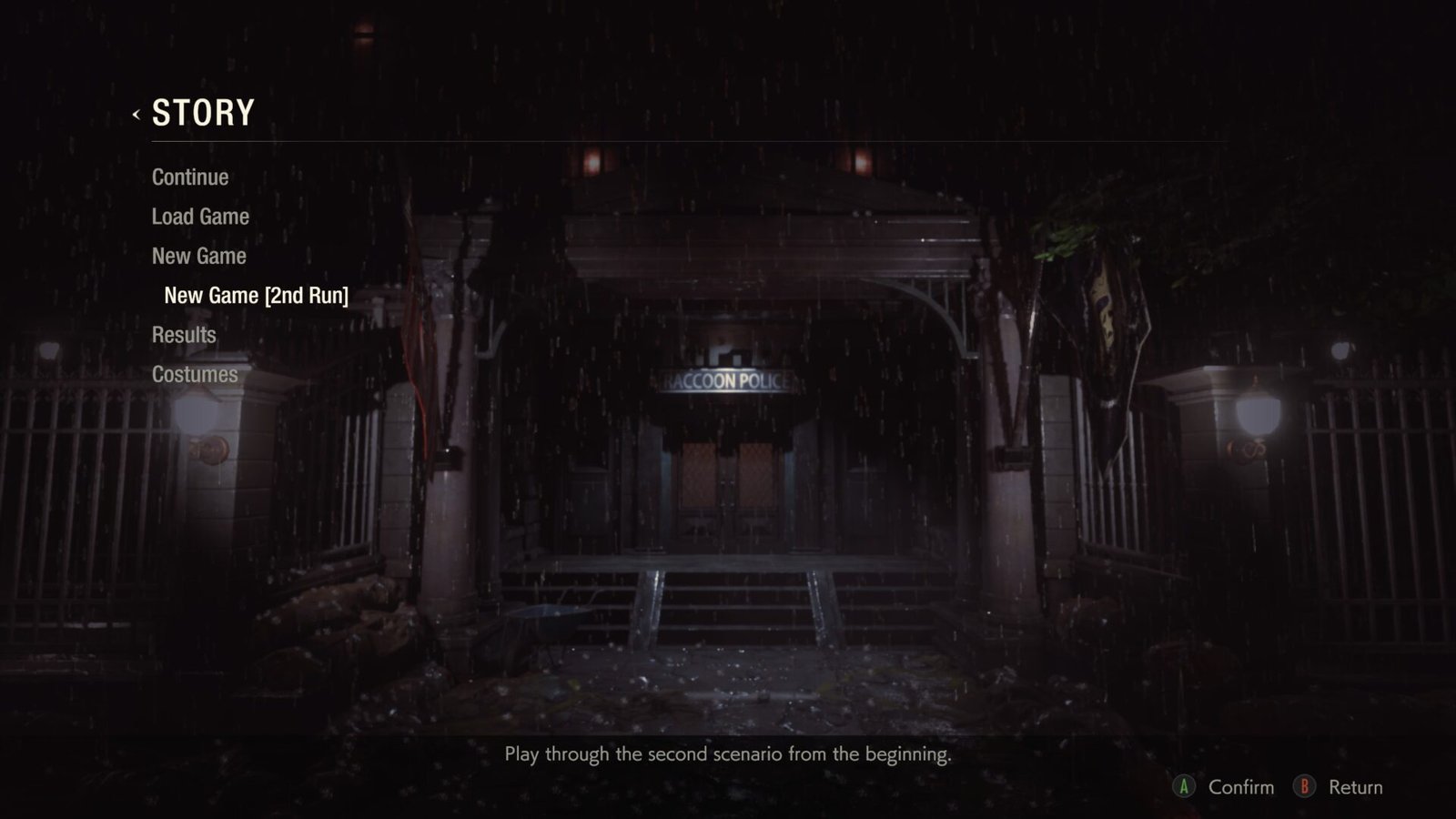Image resolution: width=1456 pixels, height=819 pixels.
Task: Choose New Game [2nd Run]
Action: (x=256, y=295)
